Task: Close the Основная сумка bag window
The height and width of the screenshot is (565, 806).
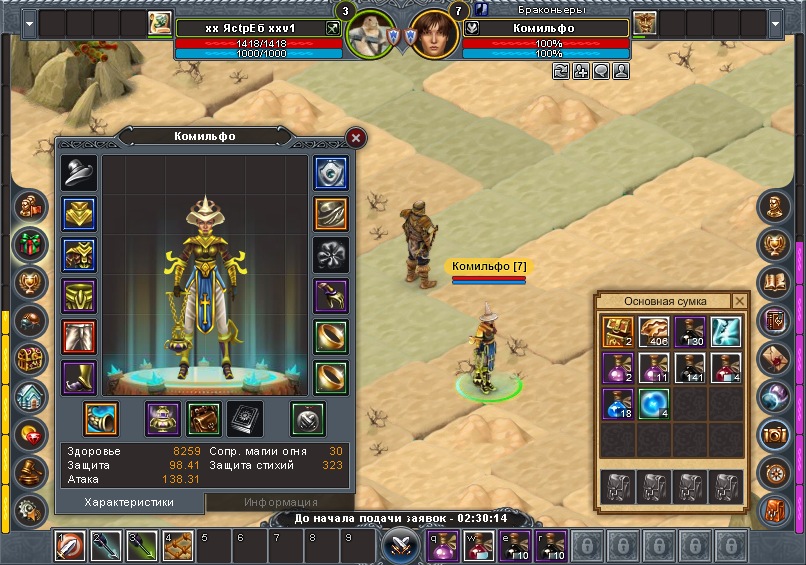Action: 740,301
